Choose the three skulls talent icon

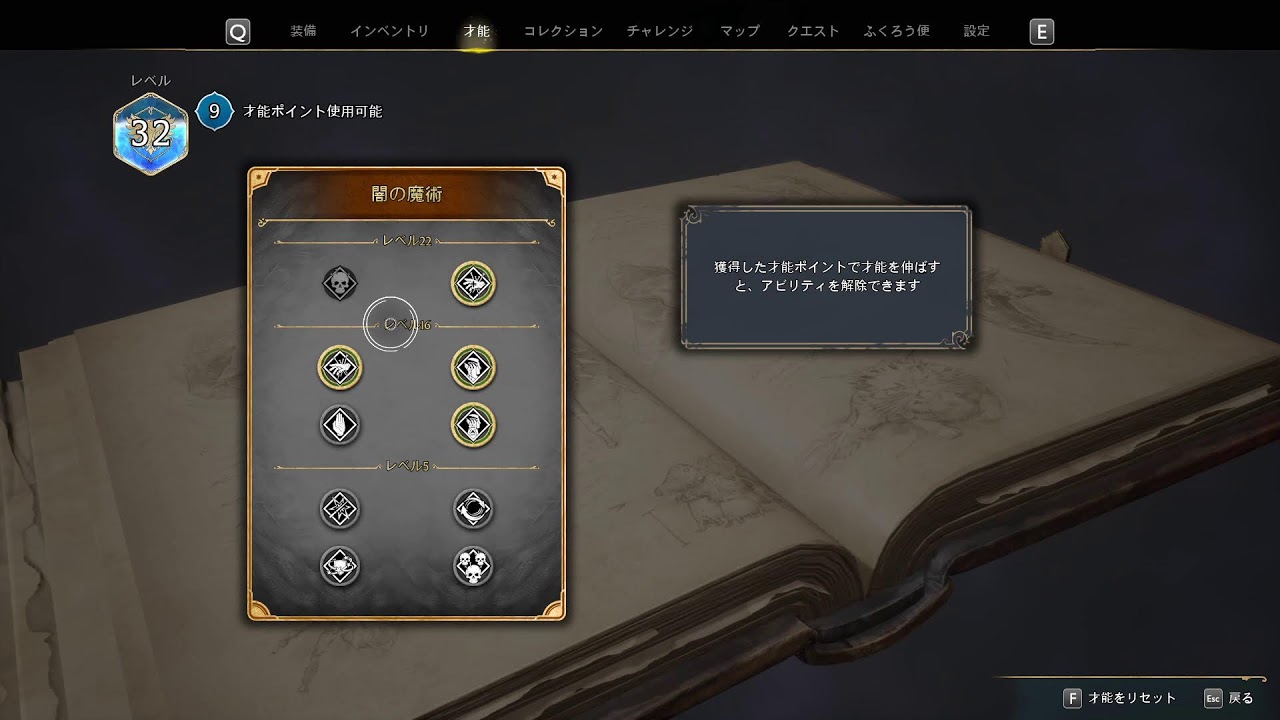click(473, 567)
